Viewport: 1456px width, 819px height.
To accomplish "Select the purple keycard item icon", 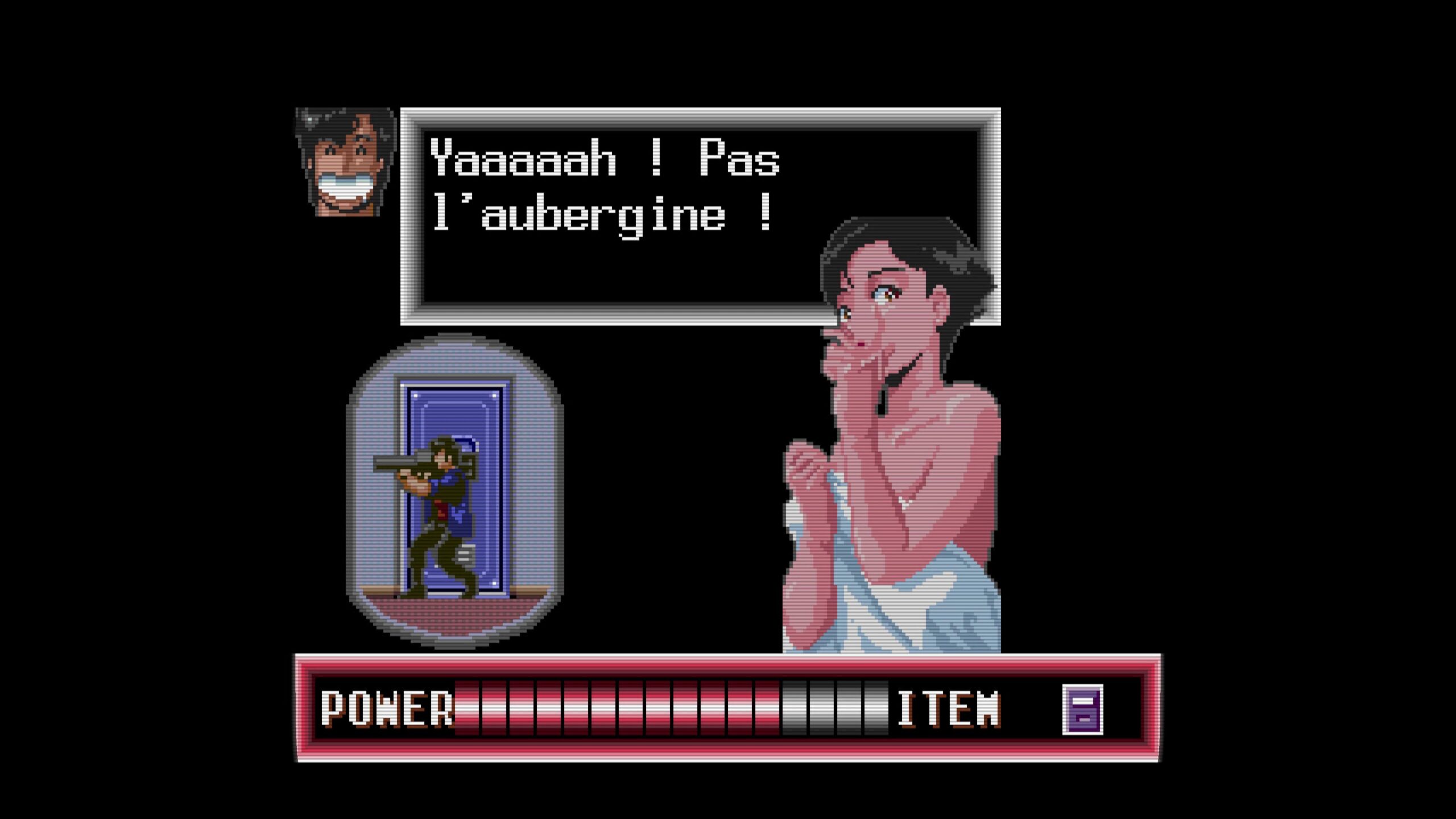I will [x=1082, y=709].
